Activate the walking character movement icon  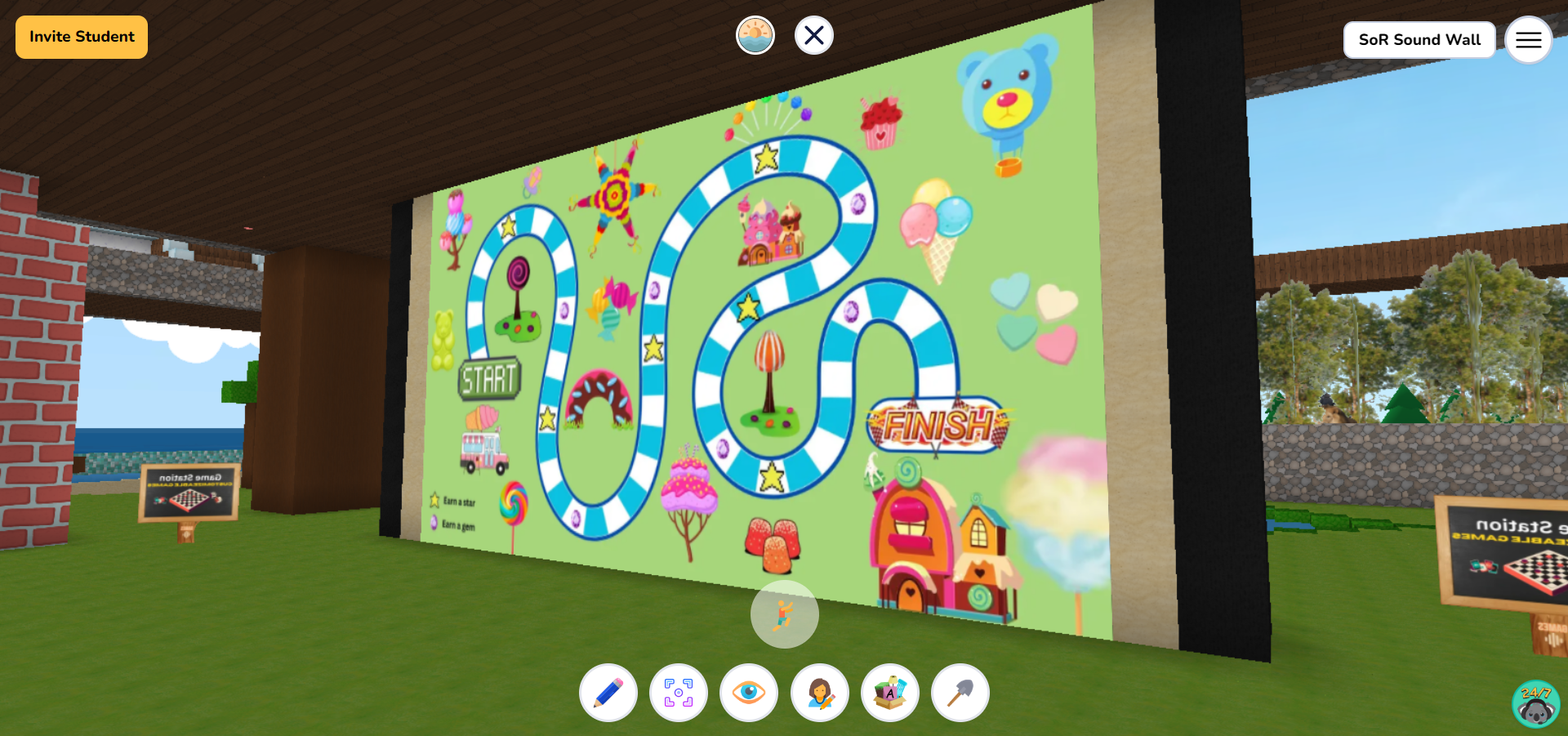[x=783, y=615]
